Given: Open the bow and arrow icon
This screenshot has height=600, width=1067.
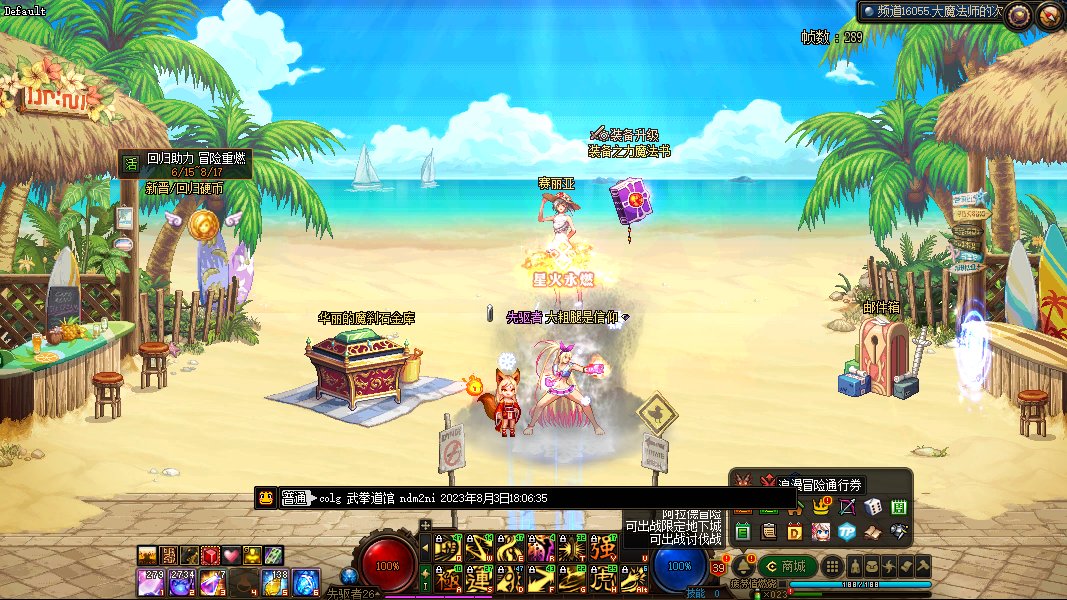Looking at the screenshot, I should (x=847, y=507).
